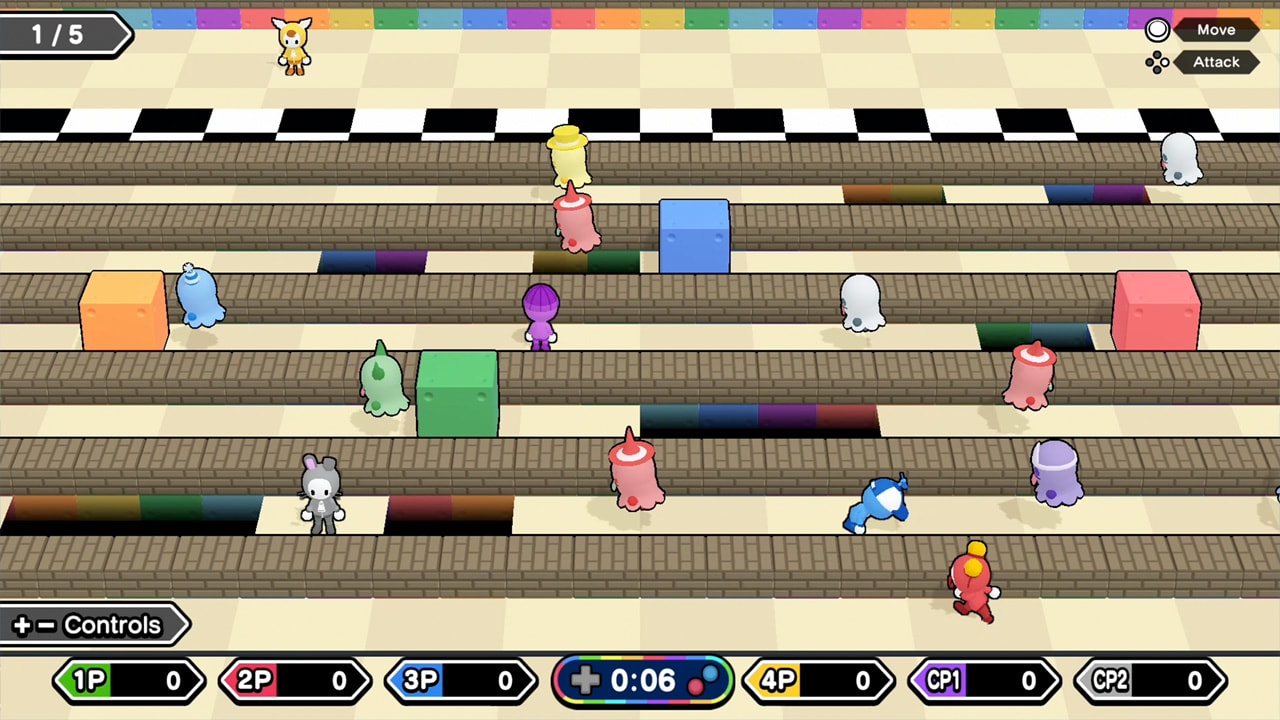Click the Move label in the top-right hints
The width and height of the screenshot is (1280, 720).
tap(1216, 29)
